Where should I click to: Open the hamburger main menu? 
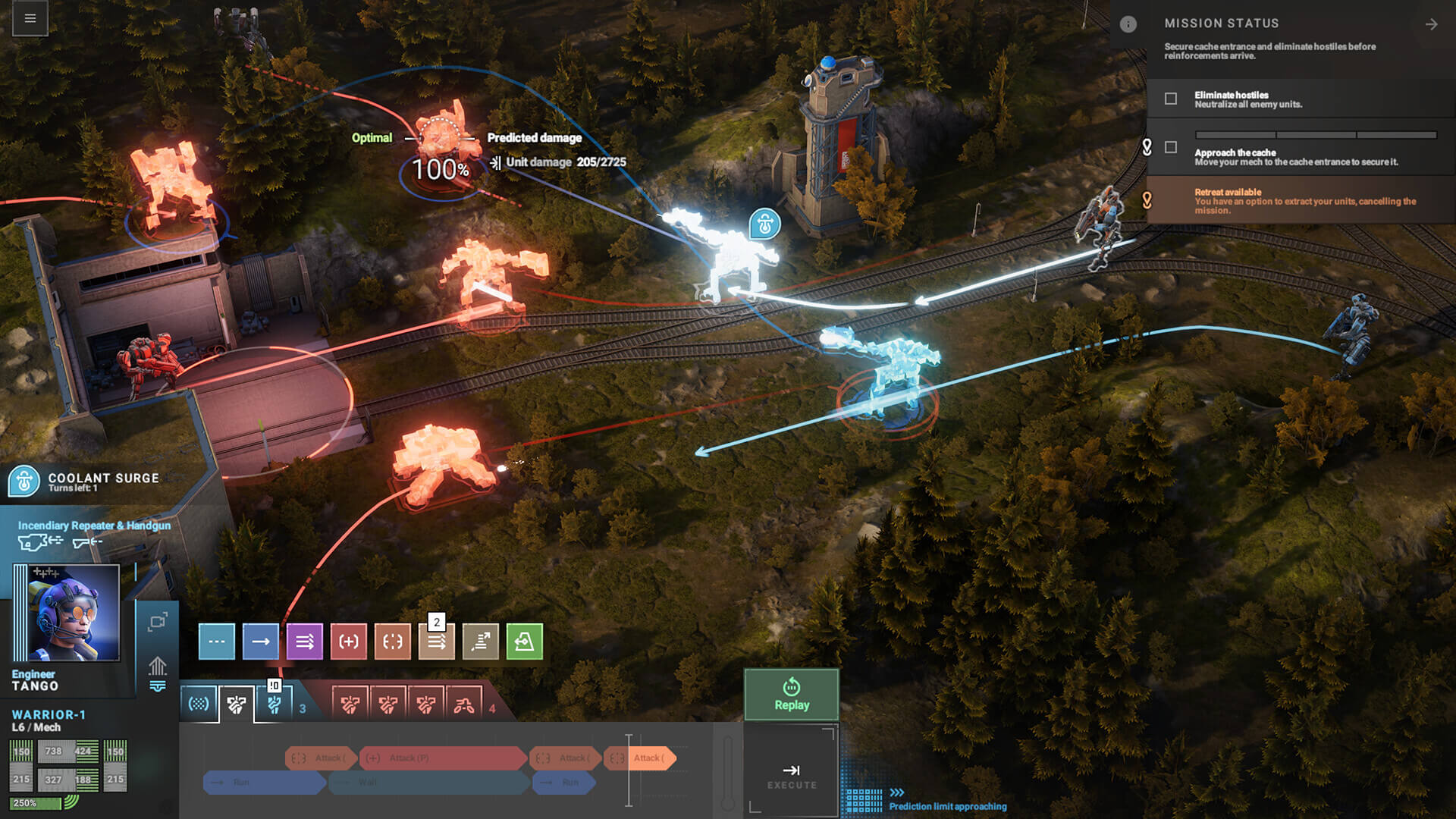[x=30, y=18]
